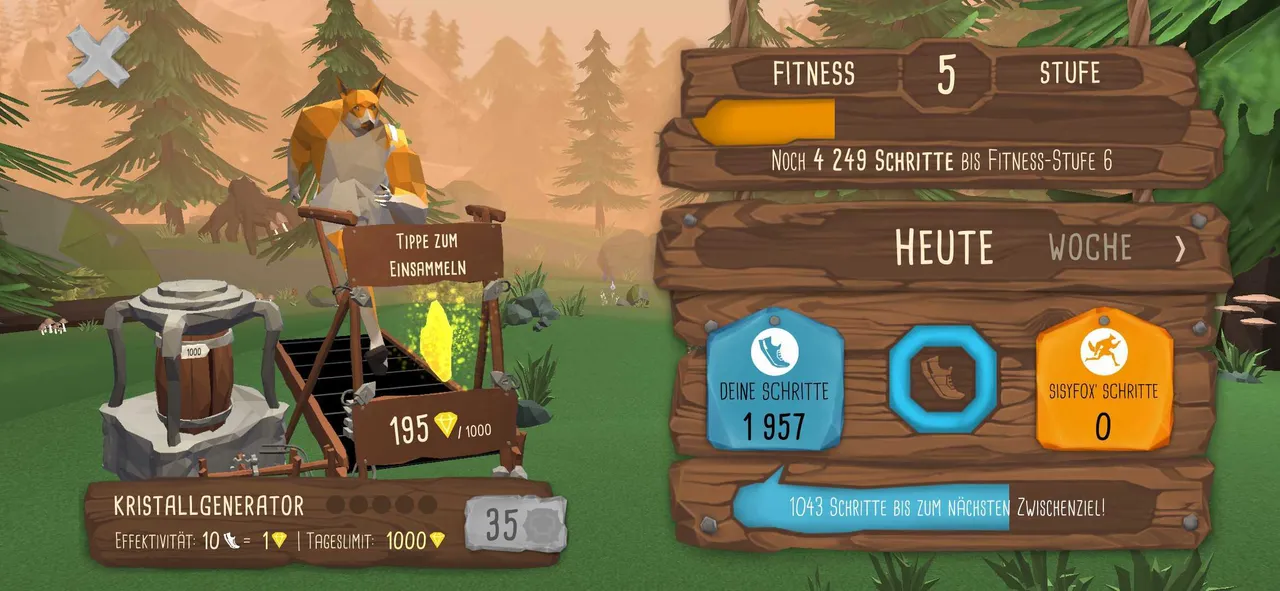Close the fitness screen with the X
The height and width of the screenshot is (591, 1280).
coord(98,55)
